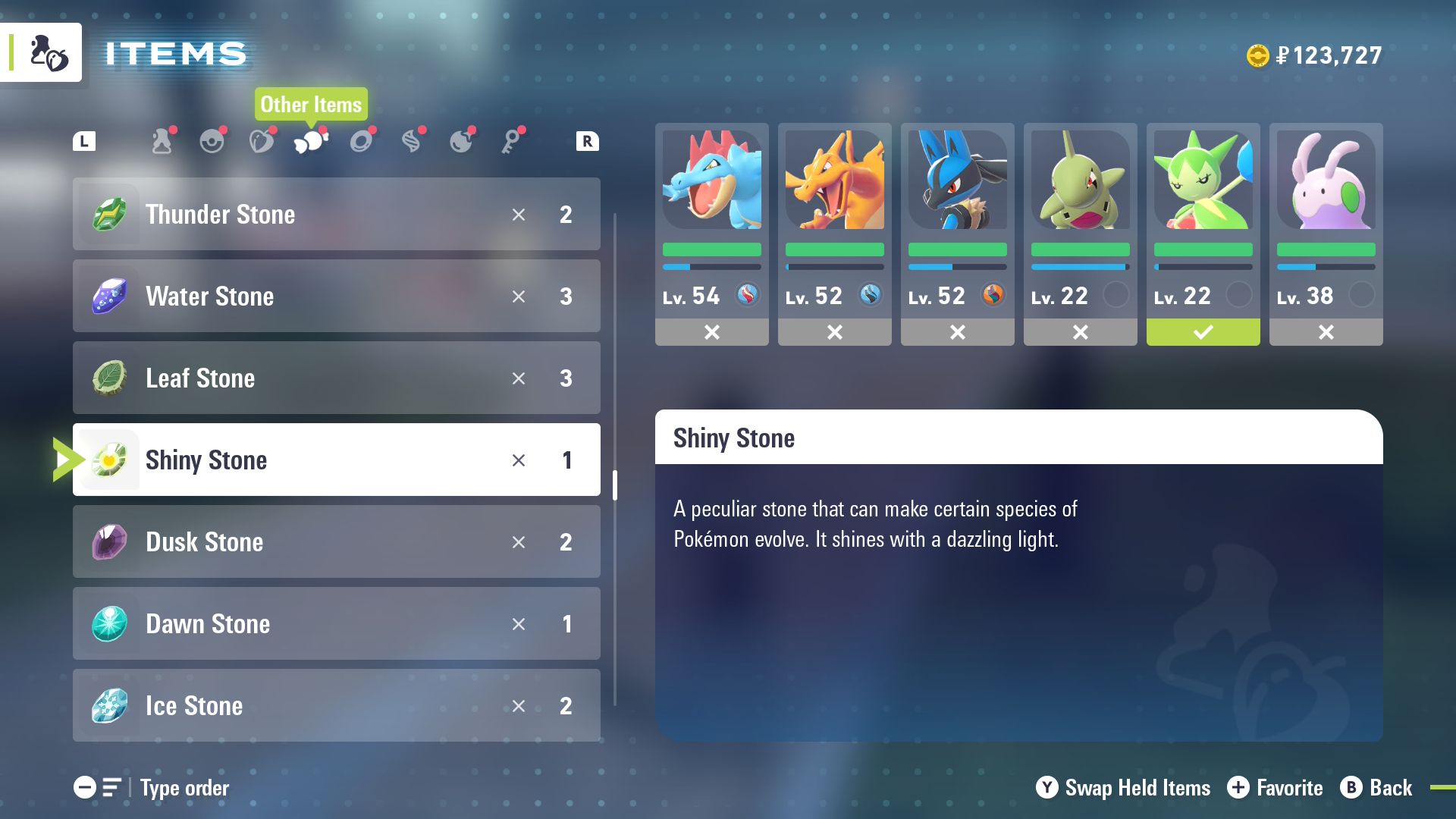Select the Dawn Stone row
Viewport: 1456px width, 819px height.
click(x=336, y=624)
